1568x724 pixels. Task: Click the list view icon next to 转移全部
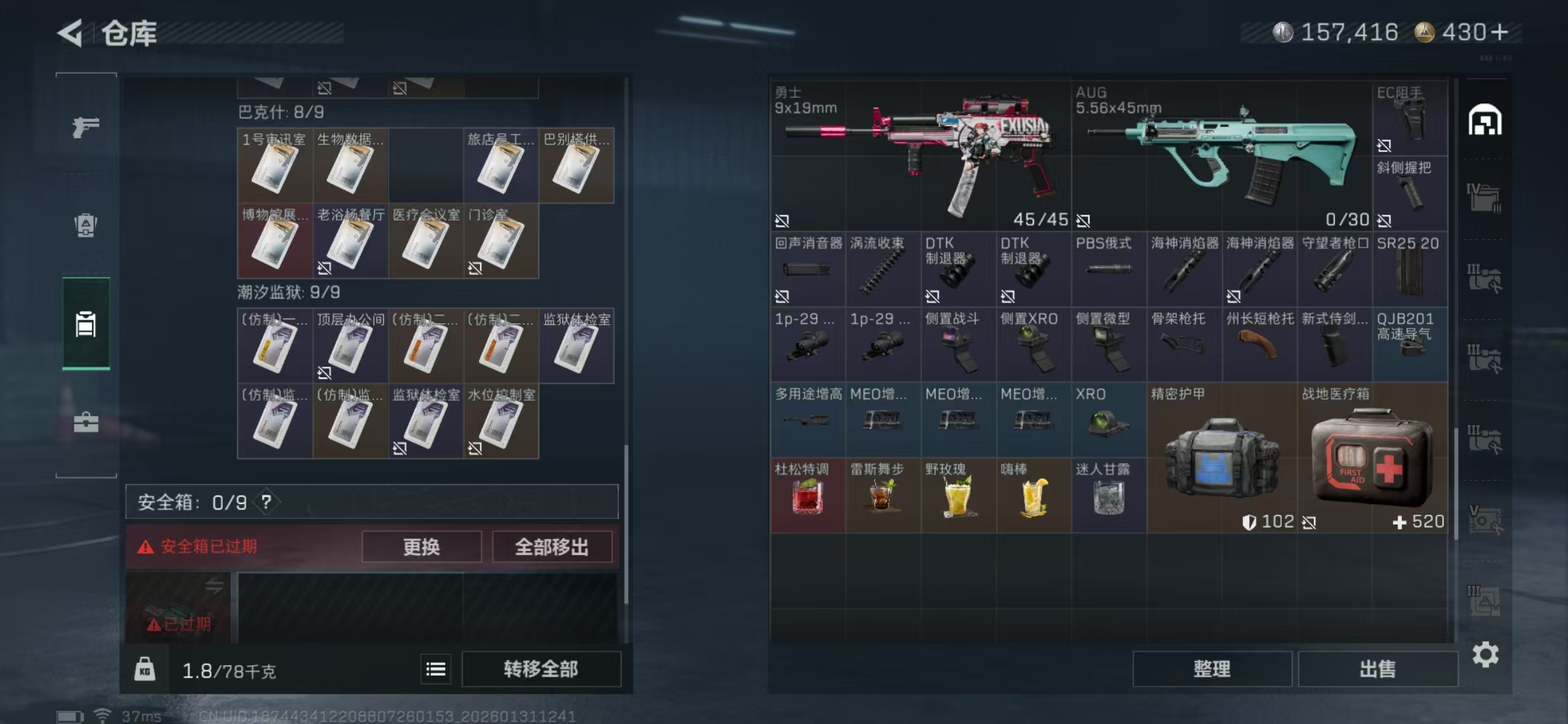pyautogui.click(x=436, y=668)
